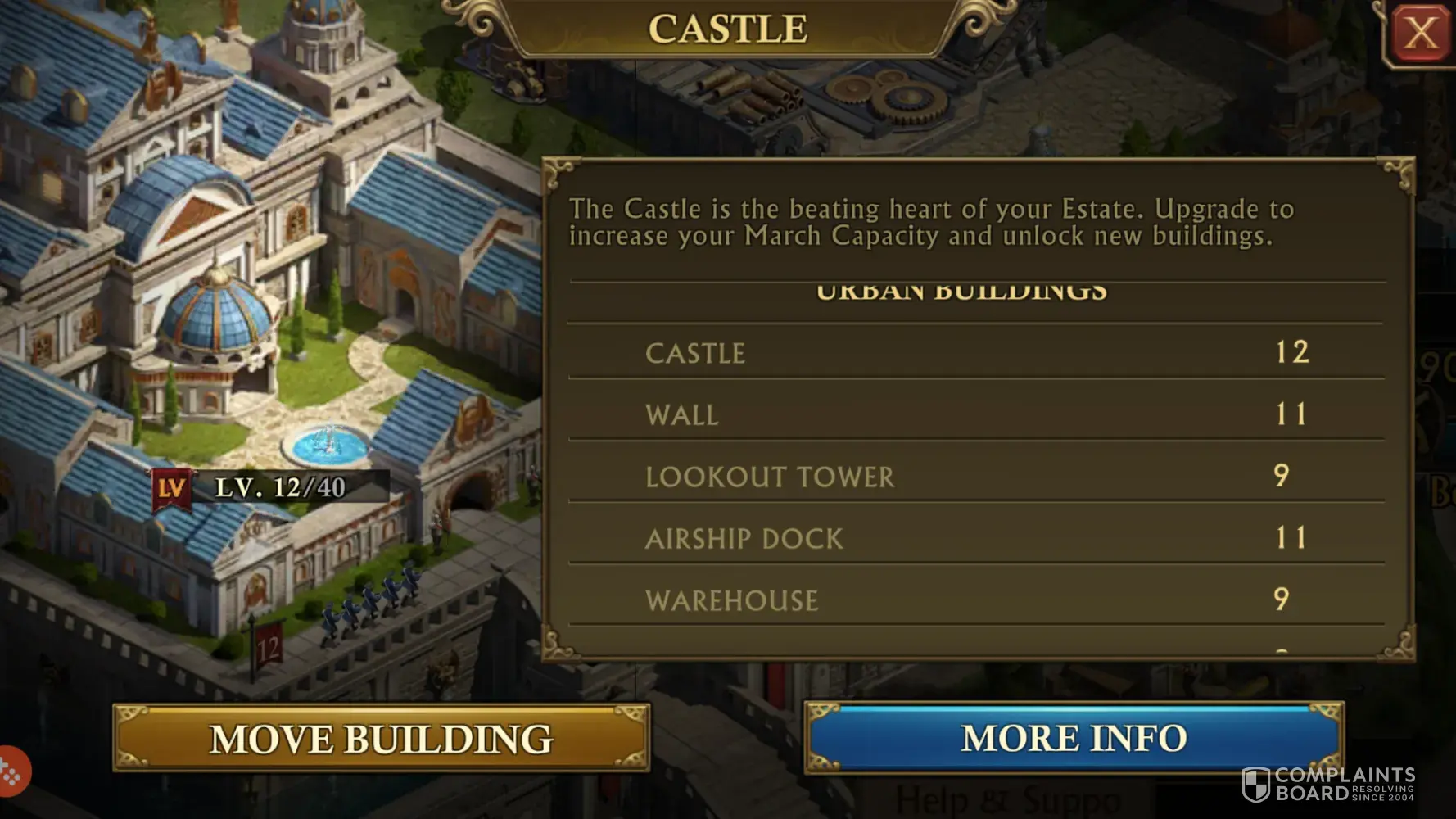This screenshot has width=1456, height=819.
Task: Click the Move Building button
Action: coord(382,738)
